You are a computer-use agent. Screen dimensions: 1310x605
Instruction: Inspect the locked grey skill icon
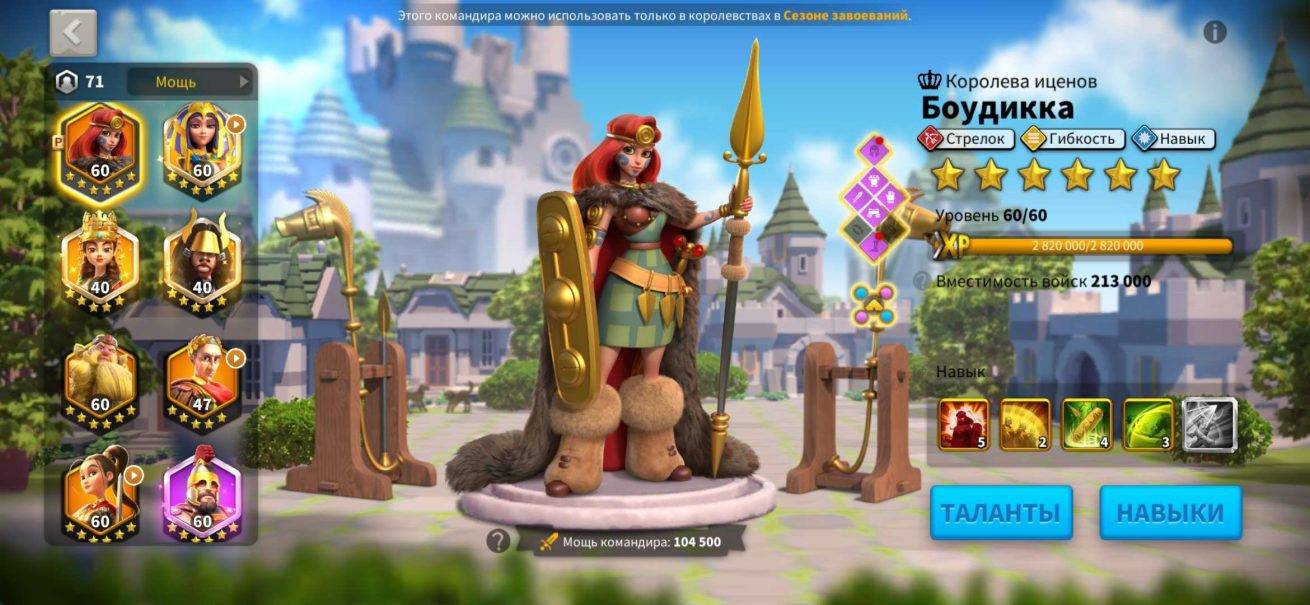tap(1210, 424)
